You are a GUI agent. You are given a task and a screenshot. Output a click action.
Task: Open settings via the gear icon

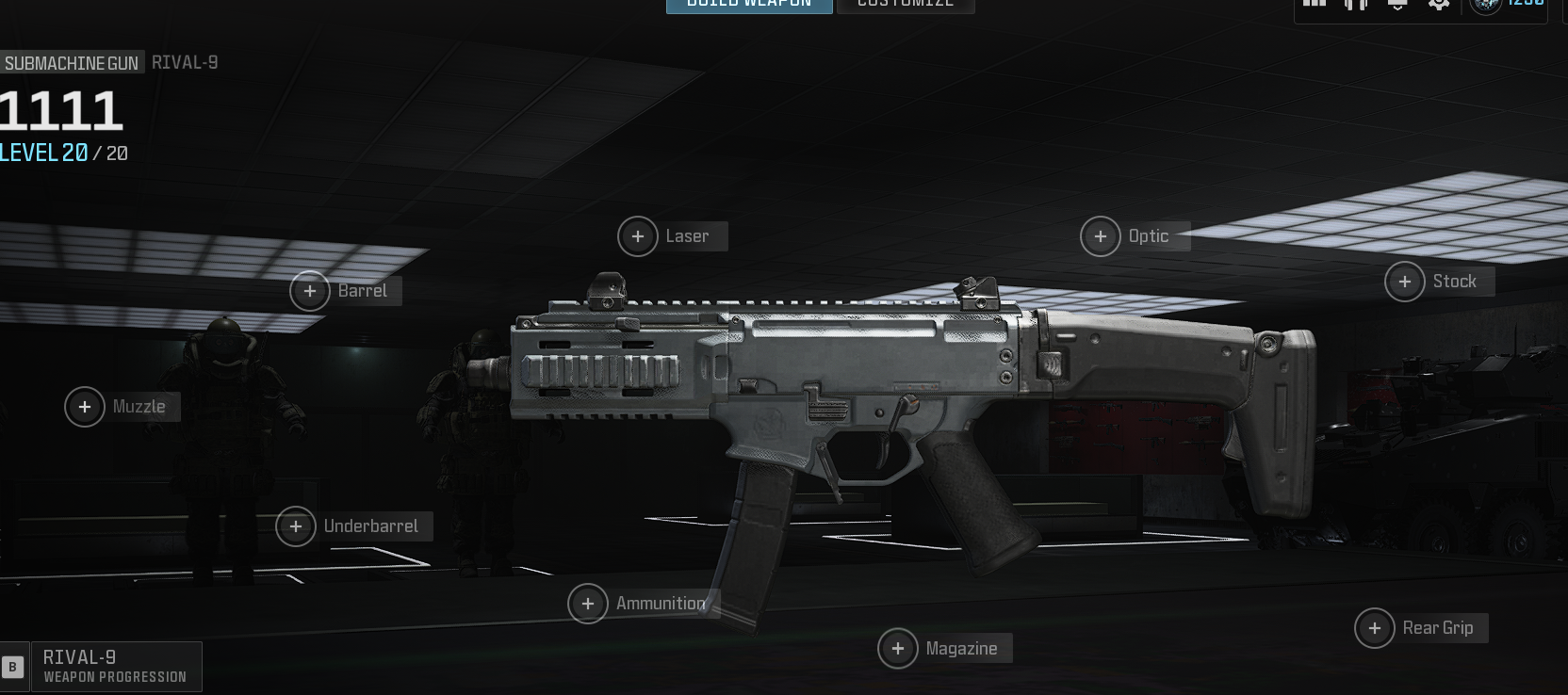pos(1439,4)
